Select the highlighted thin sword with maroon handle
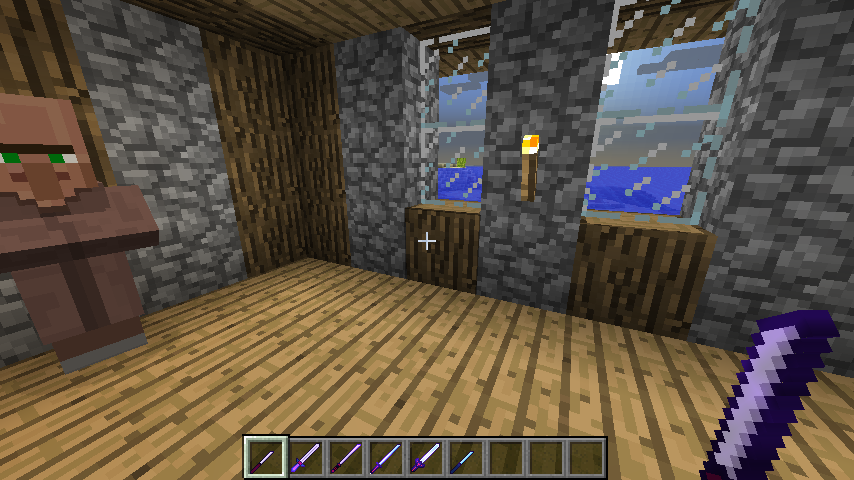The height and width of the screenshot is (480, 854). tap(266, 457)
